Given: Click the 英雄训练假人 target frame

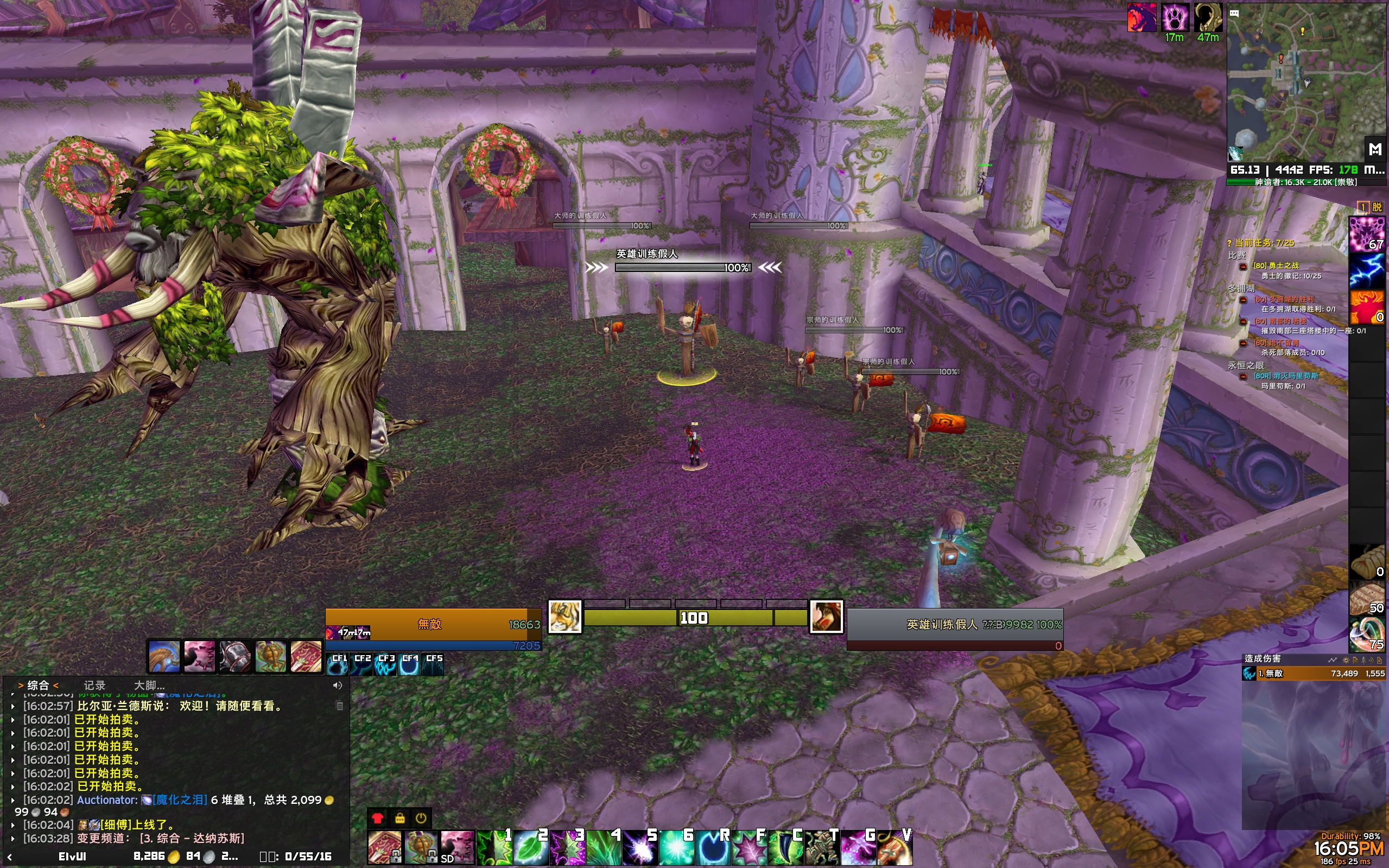Looking at the screenshot, I should point(955,625).
